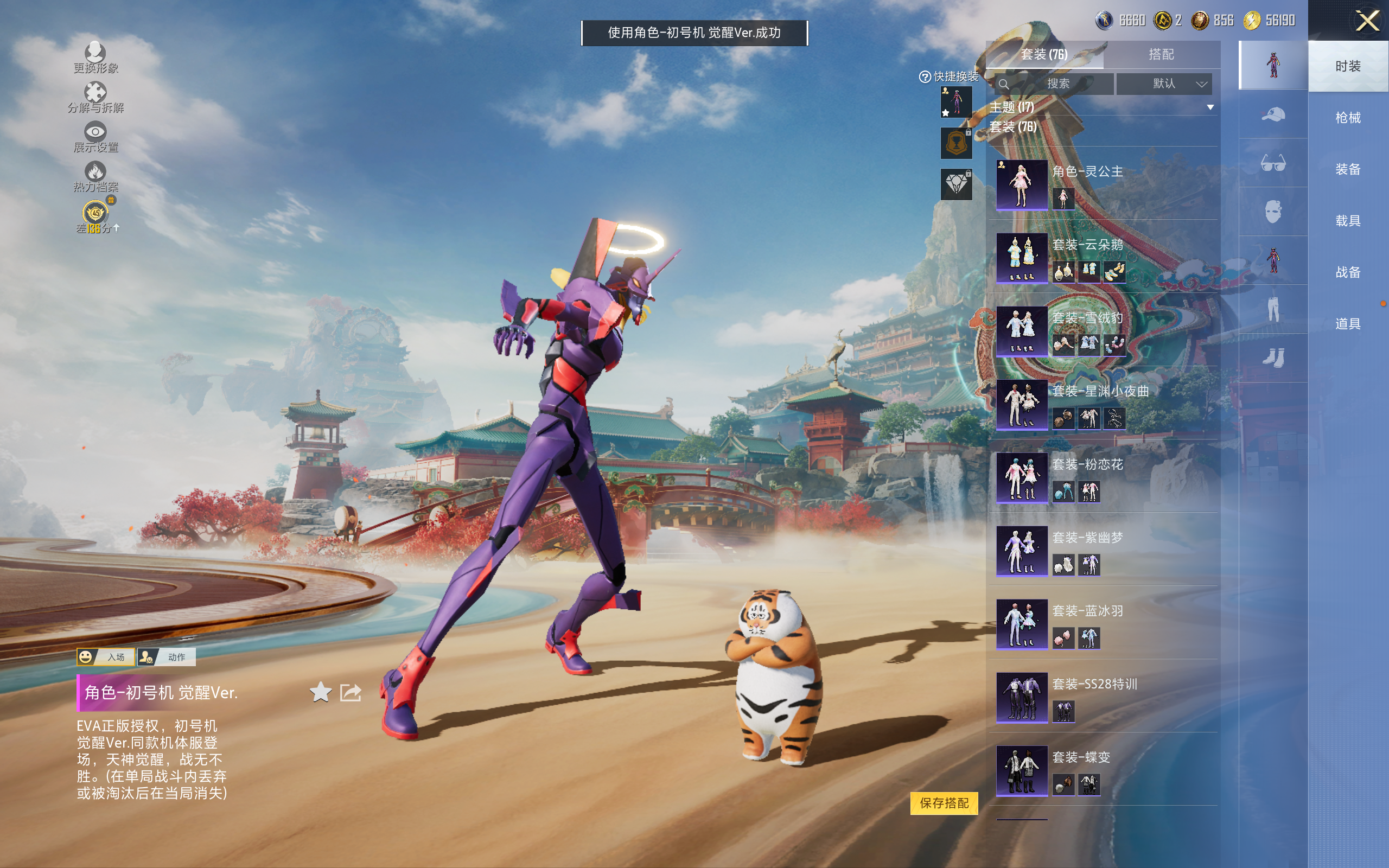Save outfit with 保存搭配 button
The height and width of the screenshot is (868, 1389).
[x=944, y=802]
